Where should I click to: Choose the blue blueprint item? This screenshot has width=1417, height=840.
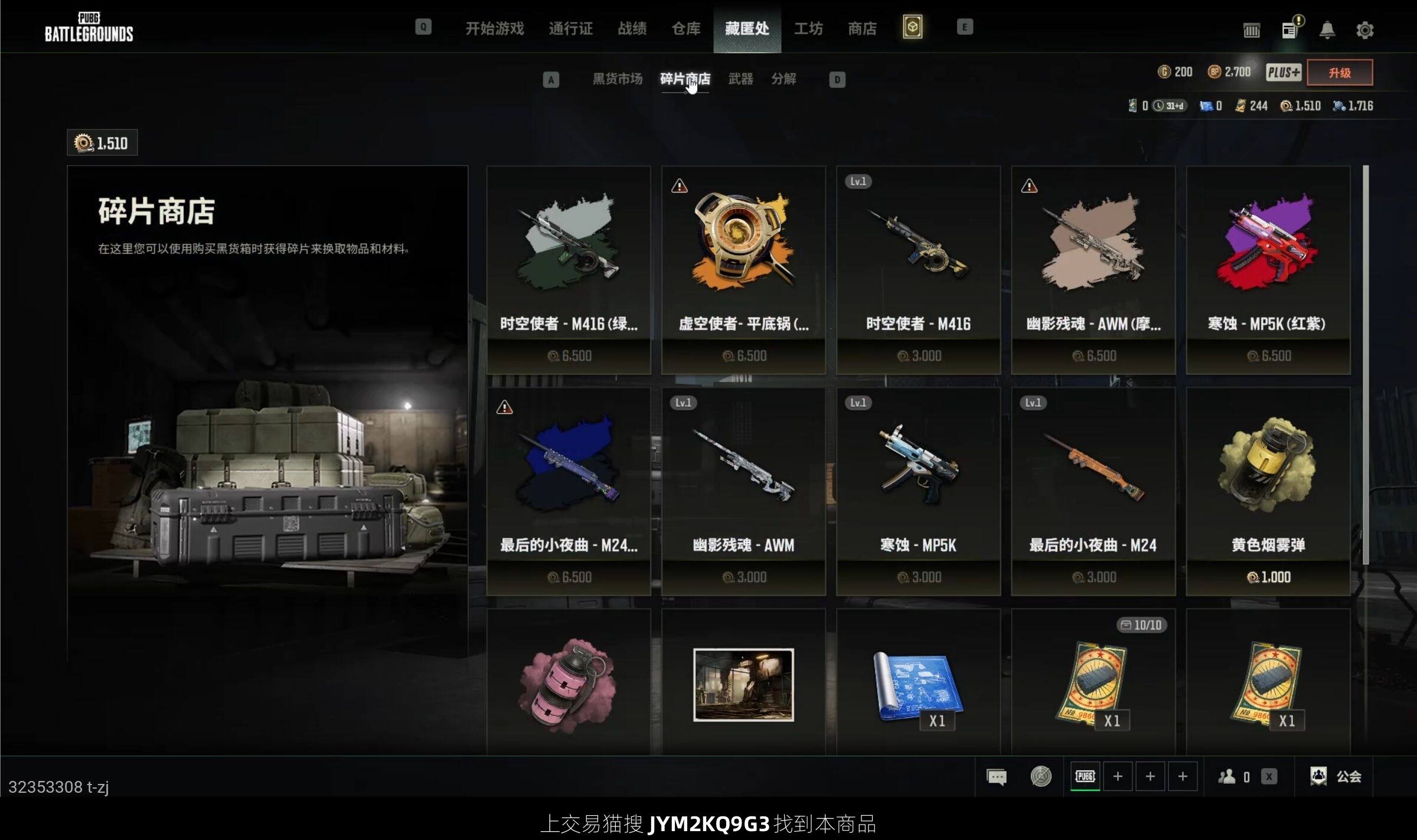pos(918,685)
